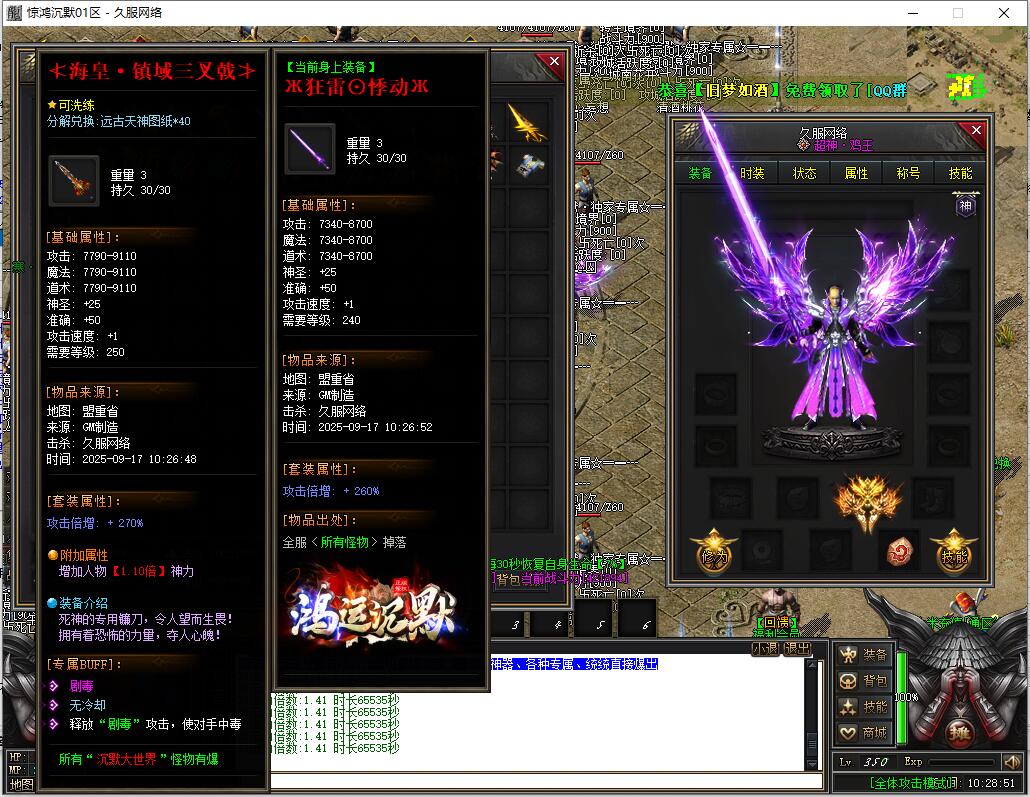This screenshot has width=1030, height=797.
Task: Click the round 修为 cultivation button
Action: tap(714, 553)
